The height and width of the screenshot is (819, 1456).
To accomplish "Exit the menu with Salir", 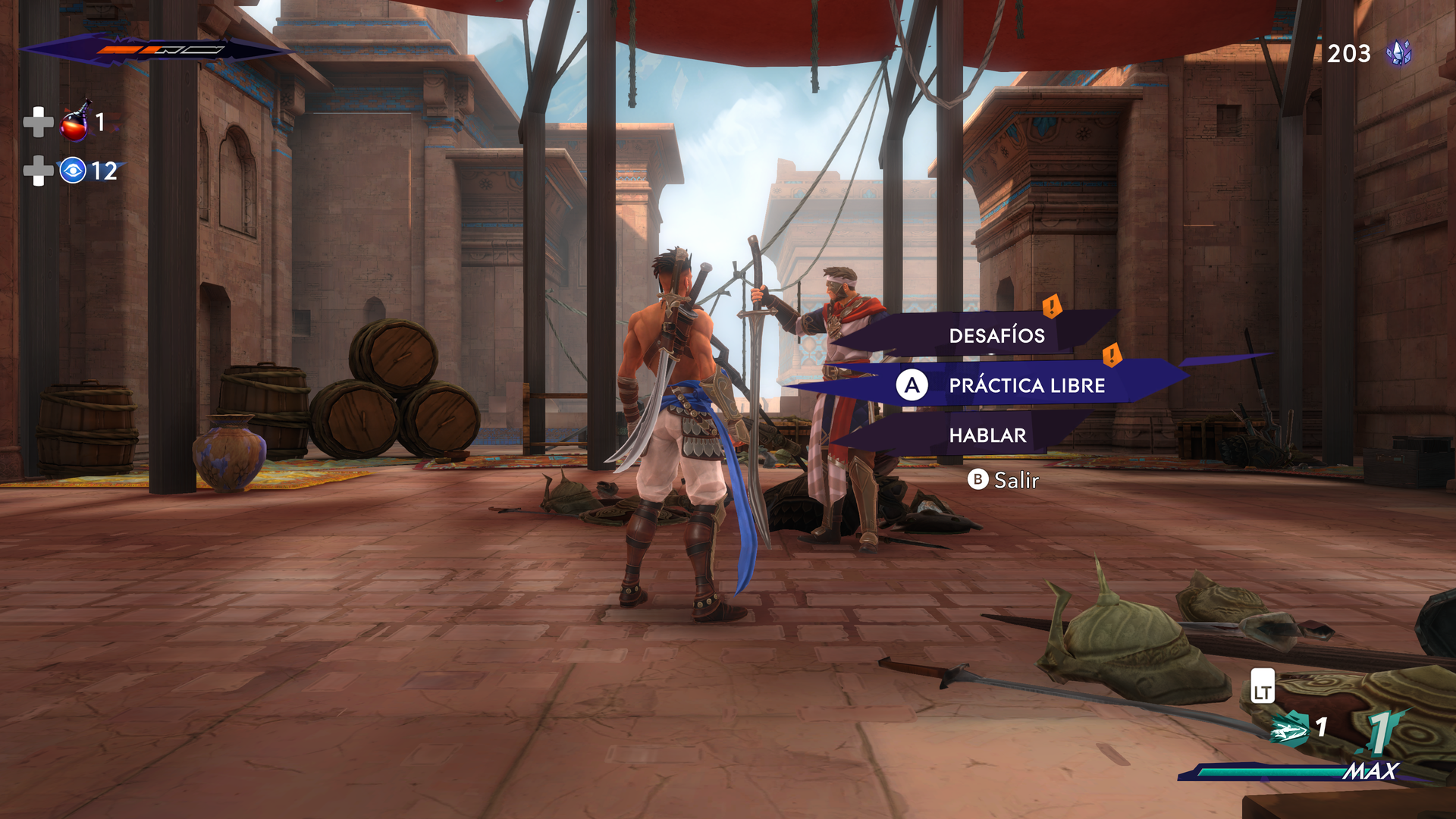I will click(x=1003, y=480).
